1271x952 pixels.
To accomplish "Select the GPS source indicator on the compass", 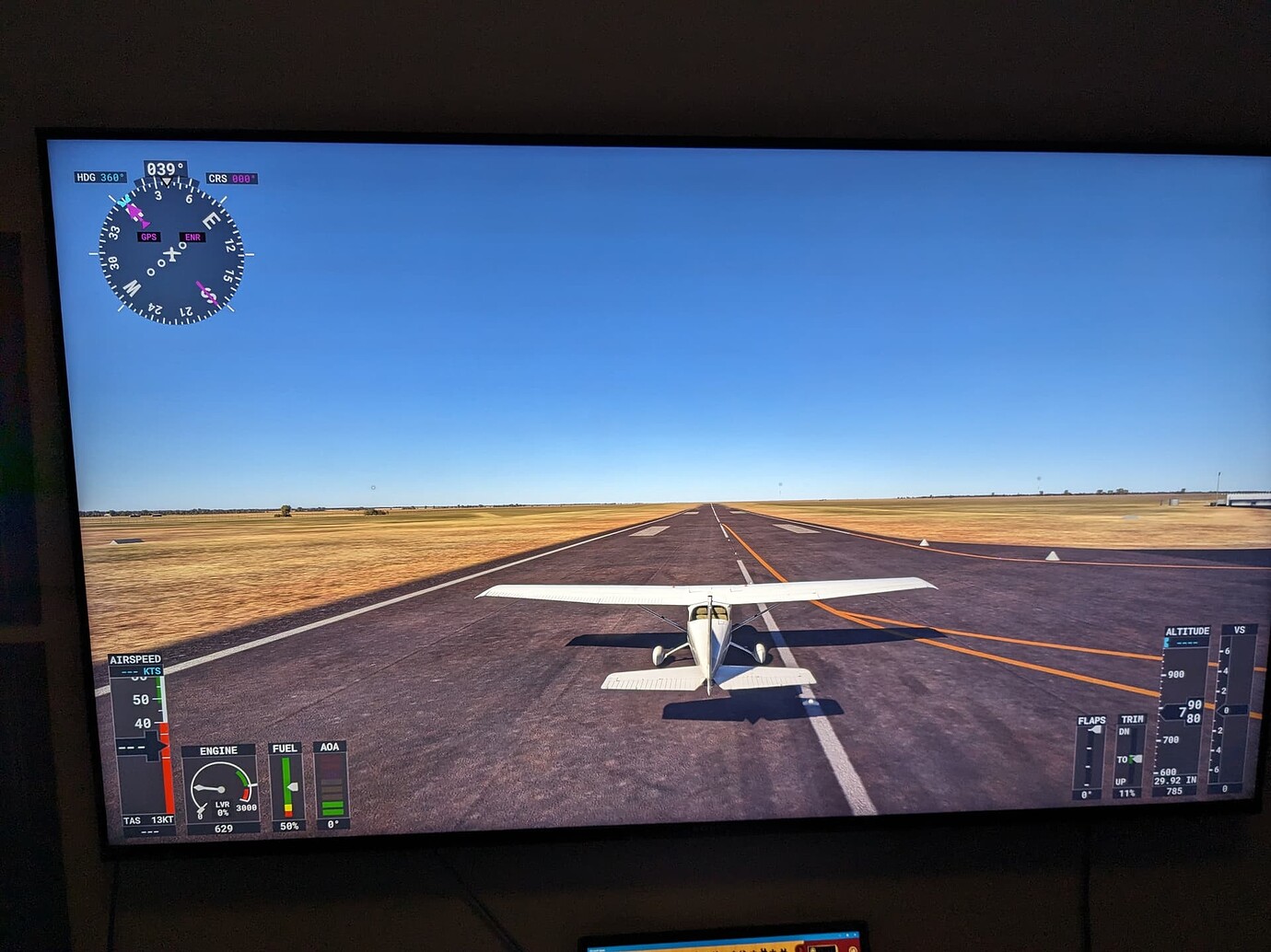I will click(149, 237).
